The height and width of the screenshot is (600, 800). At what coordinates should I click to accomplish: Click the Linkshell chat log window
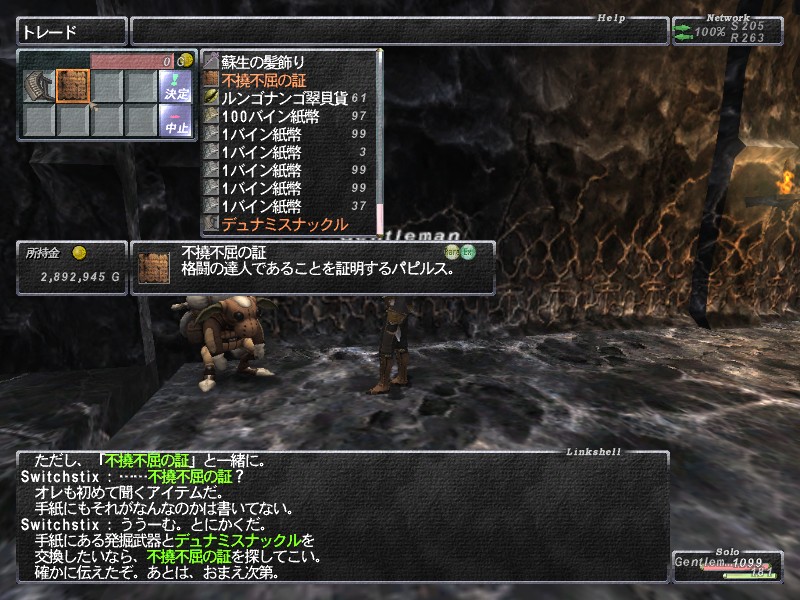340,517
